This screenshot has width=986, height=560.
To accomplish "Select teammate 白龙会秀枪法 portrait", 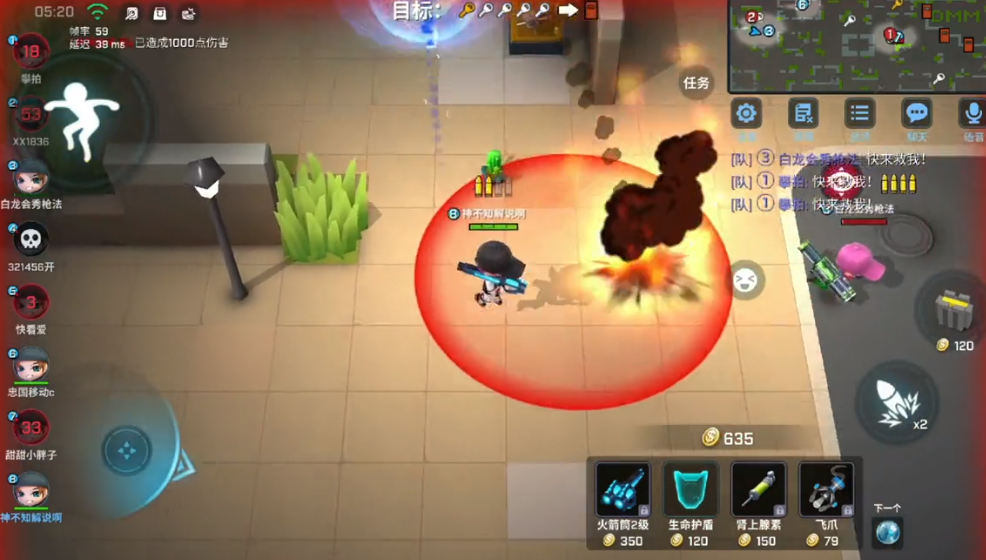I will [x=31, y=178].
